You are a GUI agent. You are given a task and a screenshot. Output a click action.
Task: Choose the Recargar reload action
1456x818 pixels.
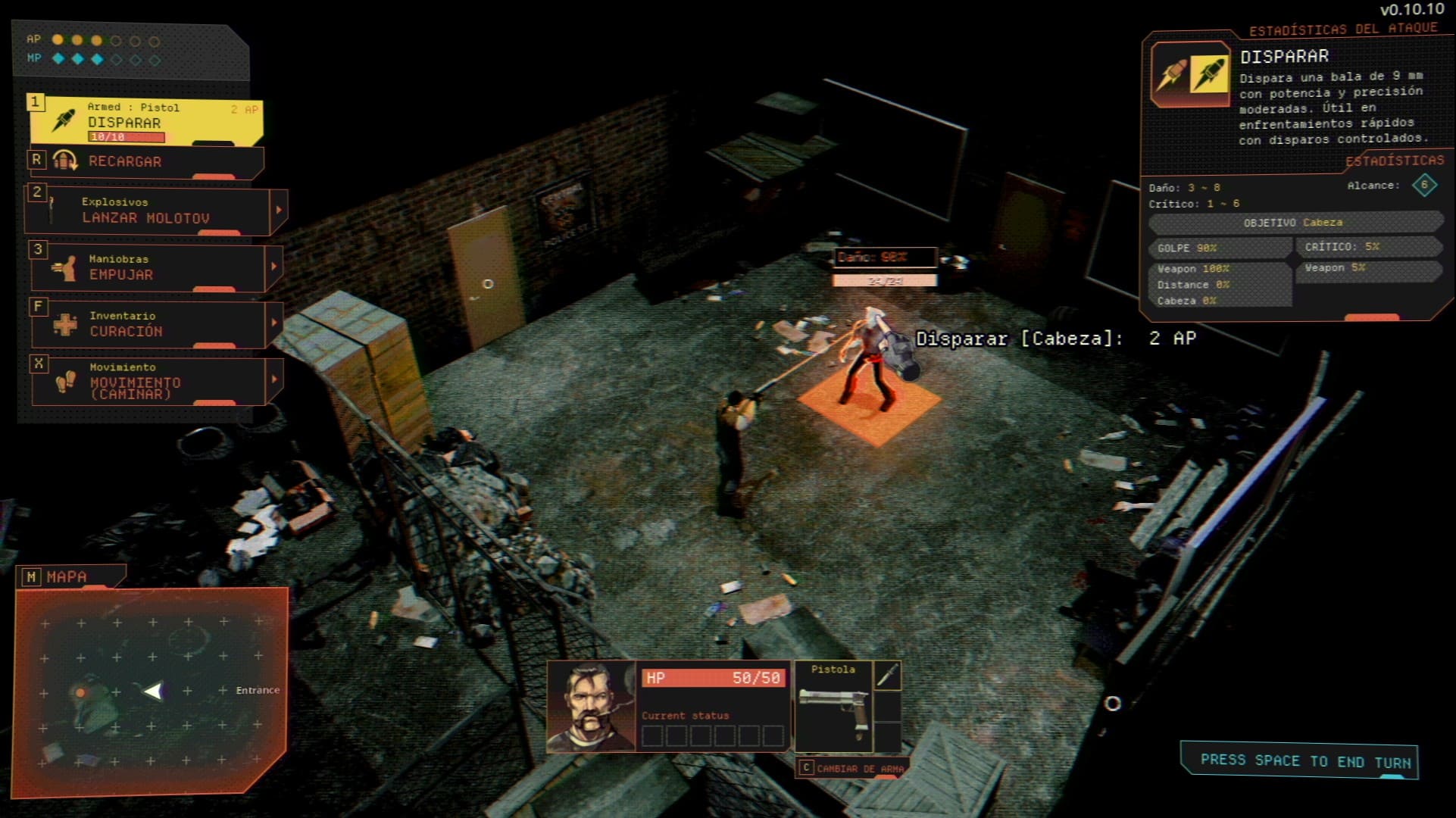145,161
